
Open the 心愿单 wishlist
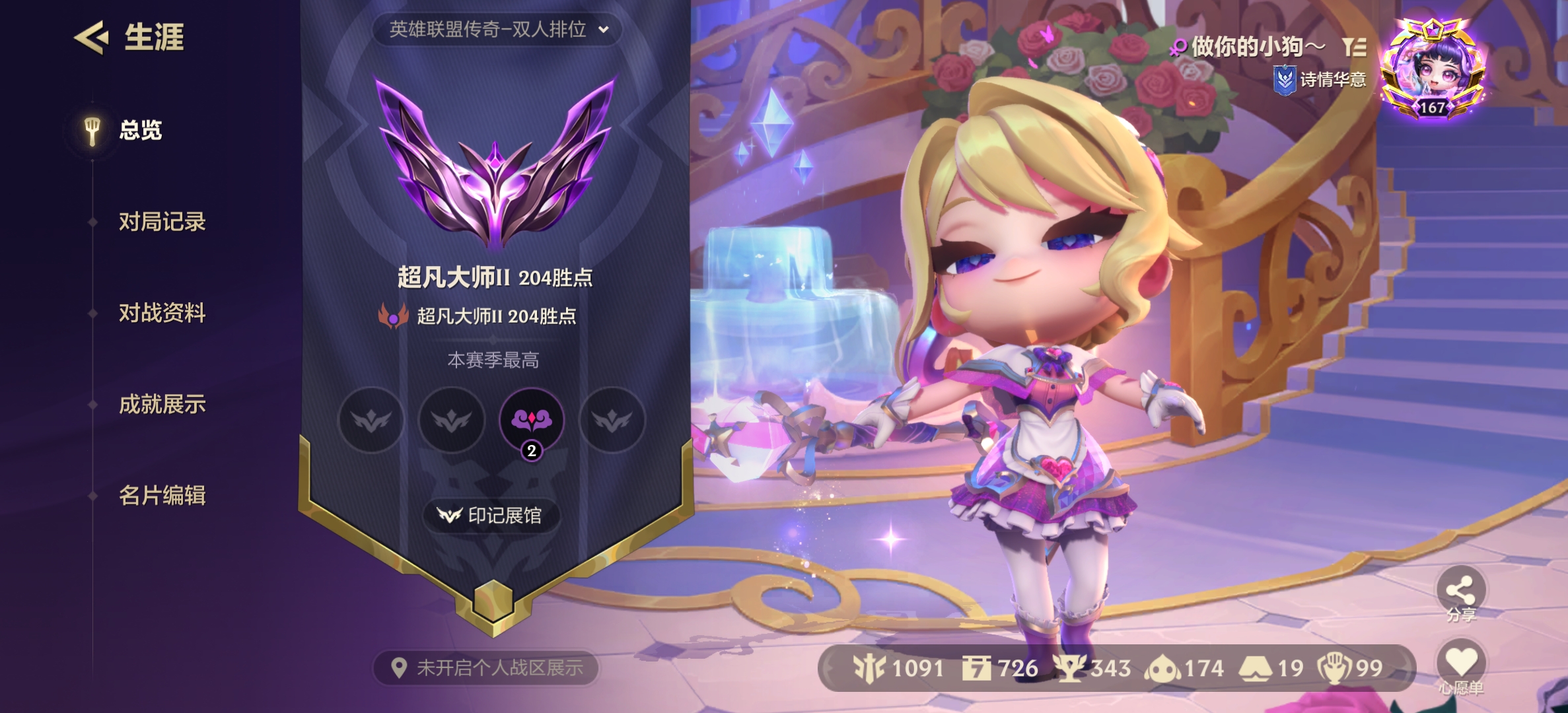(x=1460, y=665)
